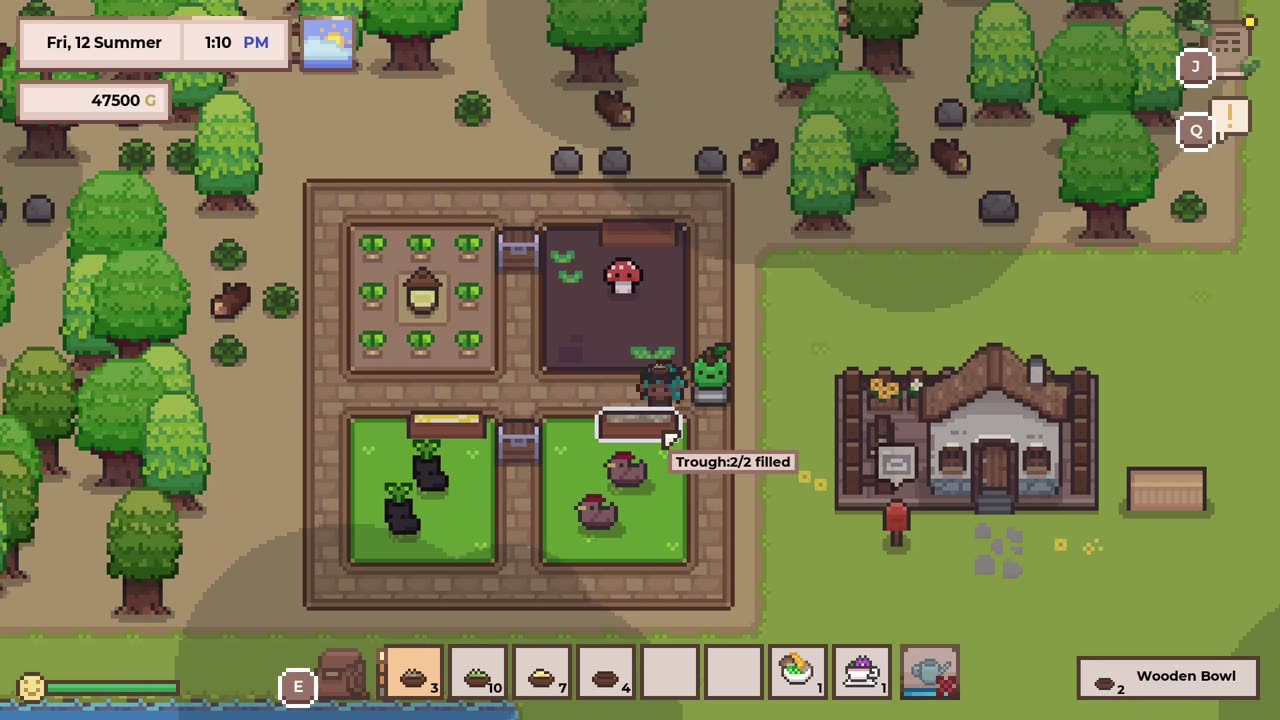Click the weather forecast icon

(x=327, y=43)
